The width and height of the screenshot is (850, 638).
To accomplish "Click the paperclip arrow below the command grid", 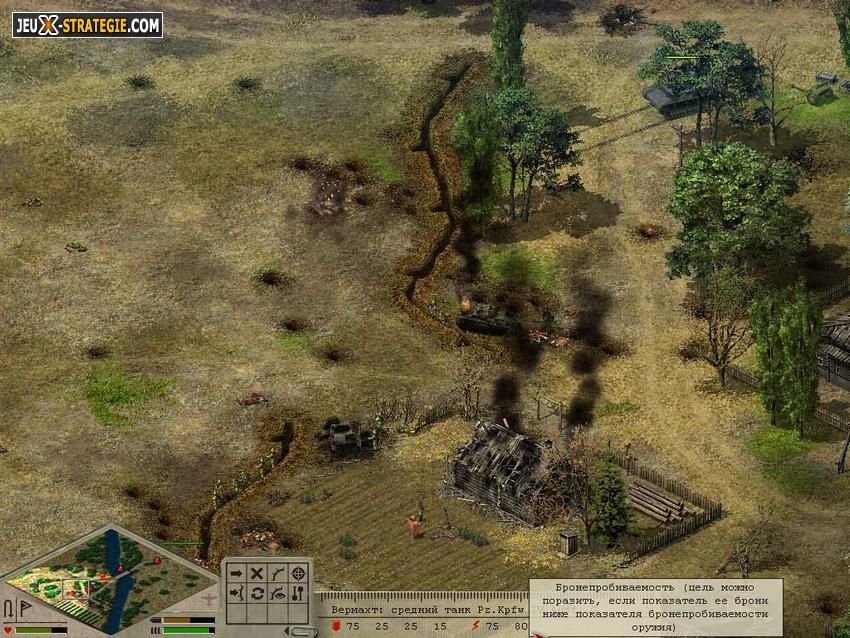I will (299, 629).
